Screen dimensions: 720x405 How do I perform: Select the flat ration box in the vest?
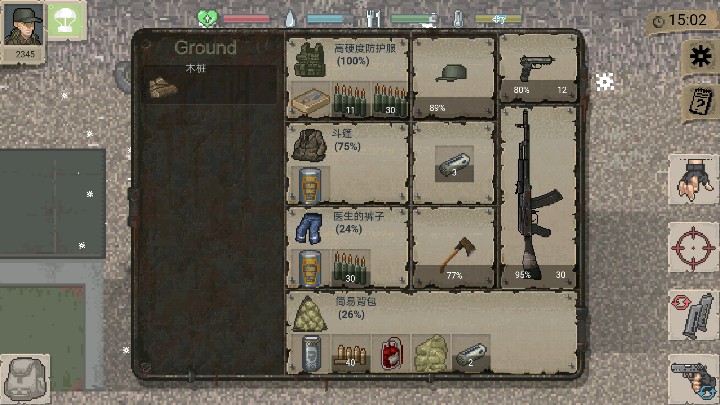pos(308,101)
